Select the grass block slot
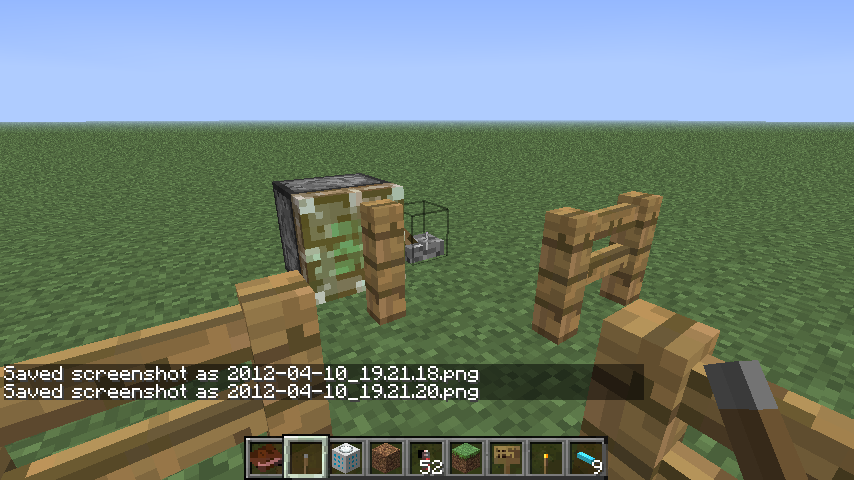Screen dimensions: 854x480 466,458
